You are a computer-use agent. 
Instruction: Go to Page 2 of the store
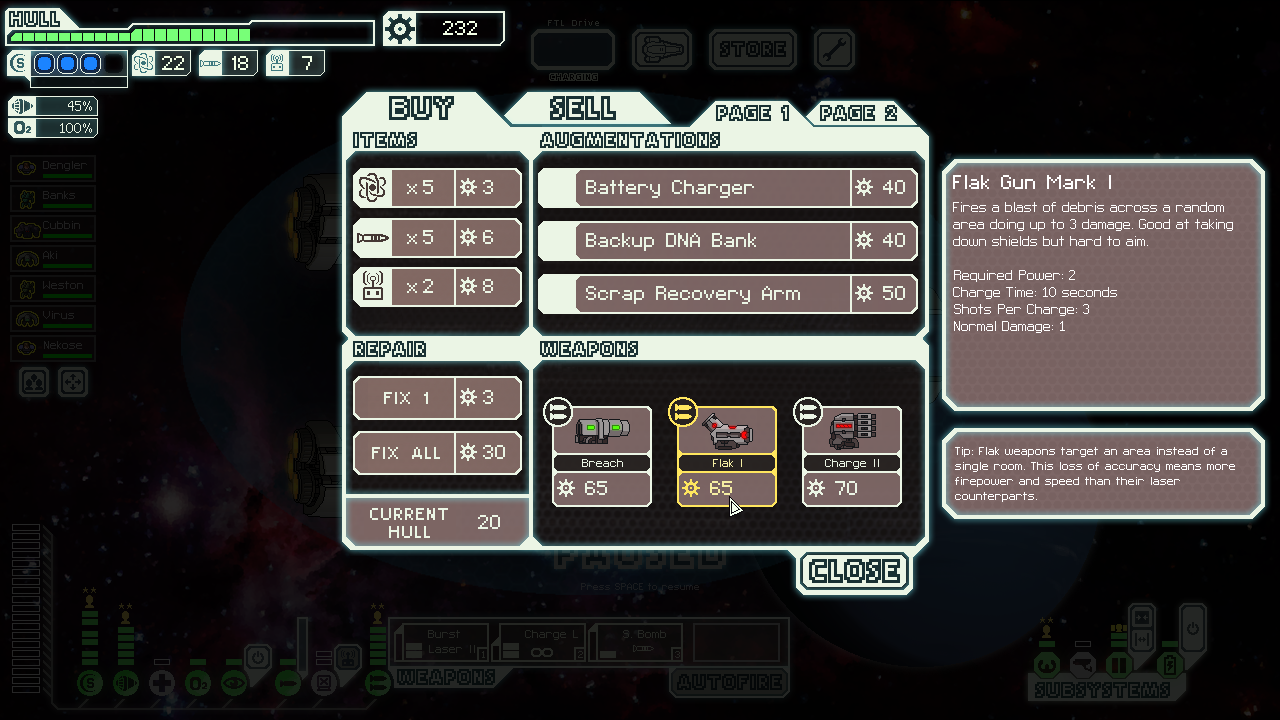point(859,113)
